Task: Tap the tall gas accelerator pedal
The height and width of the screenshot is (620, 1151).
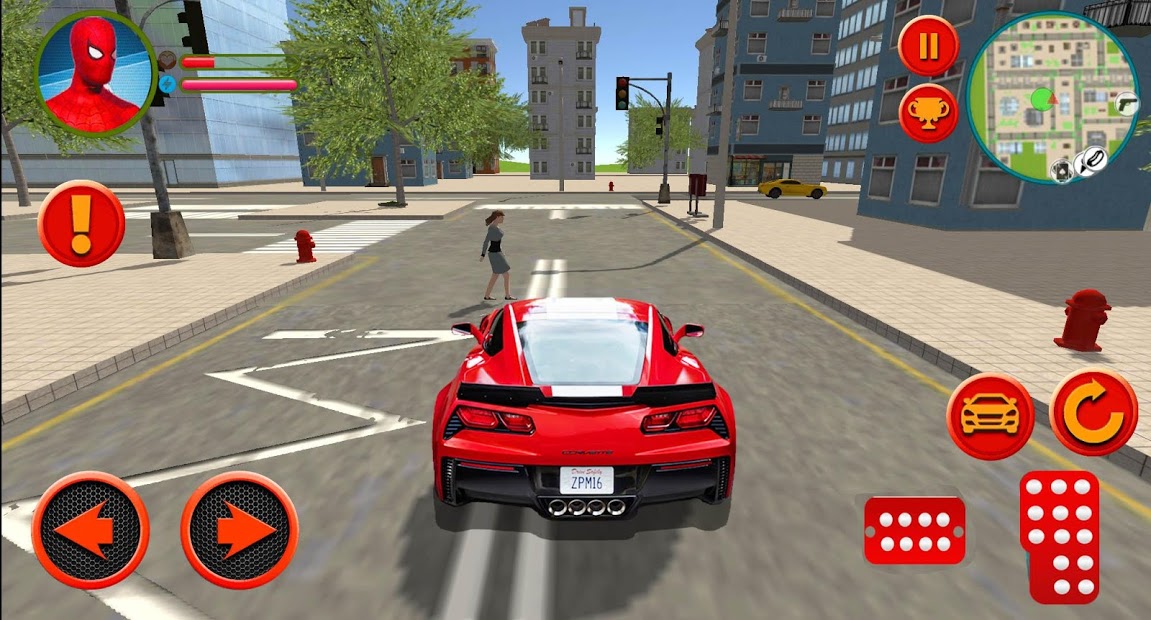Action: click(1059, 536)
